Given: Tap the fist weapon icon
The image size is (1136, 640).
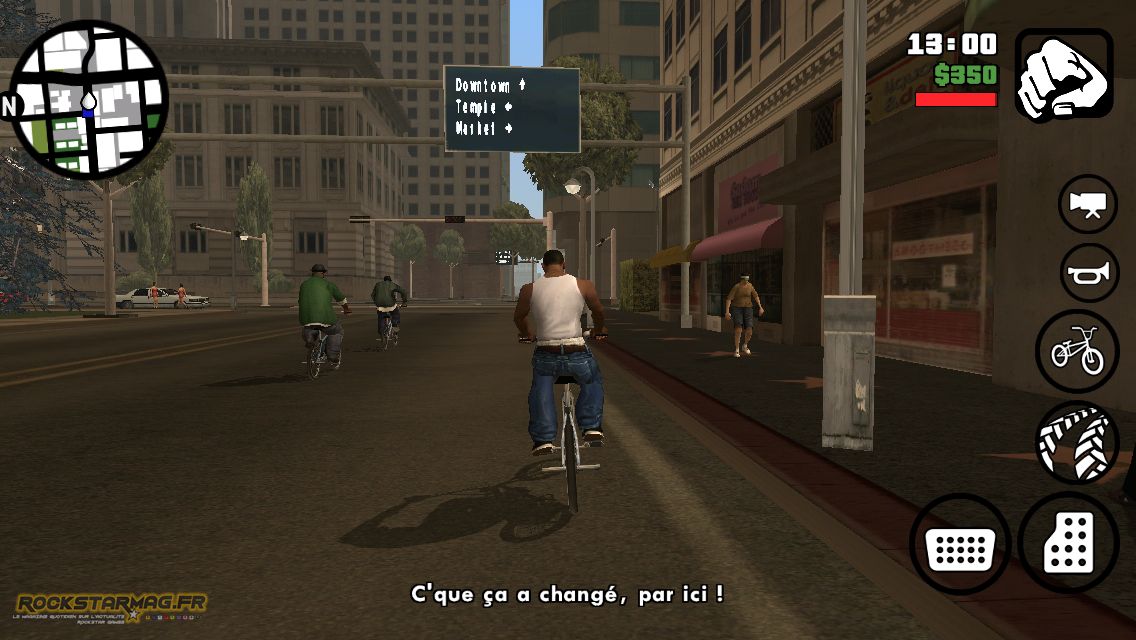Looking at the screenshot, I should point(1064,74).
